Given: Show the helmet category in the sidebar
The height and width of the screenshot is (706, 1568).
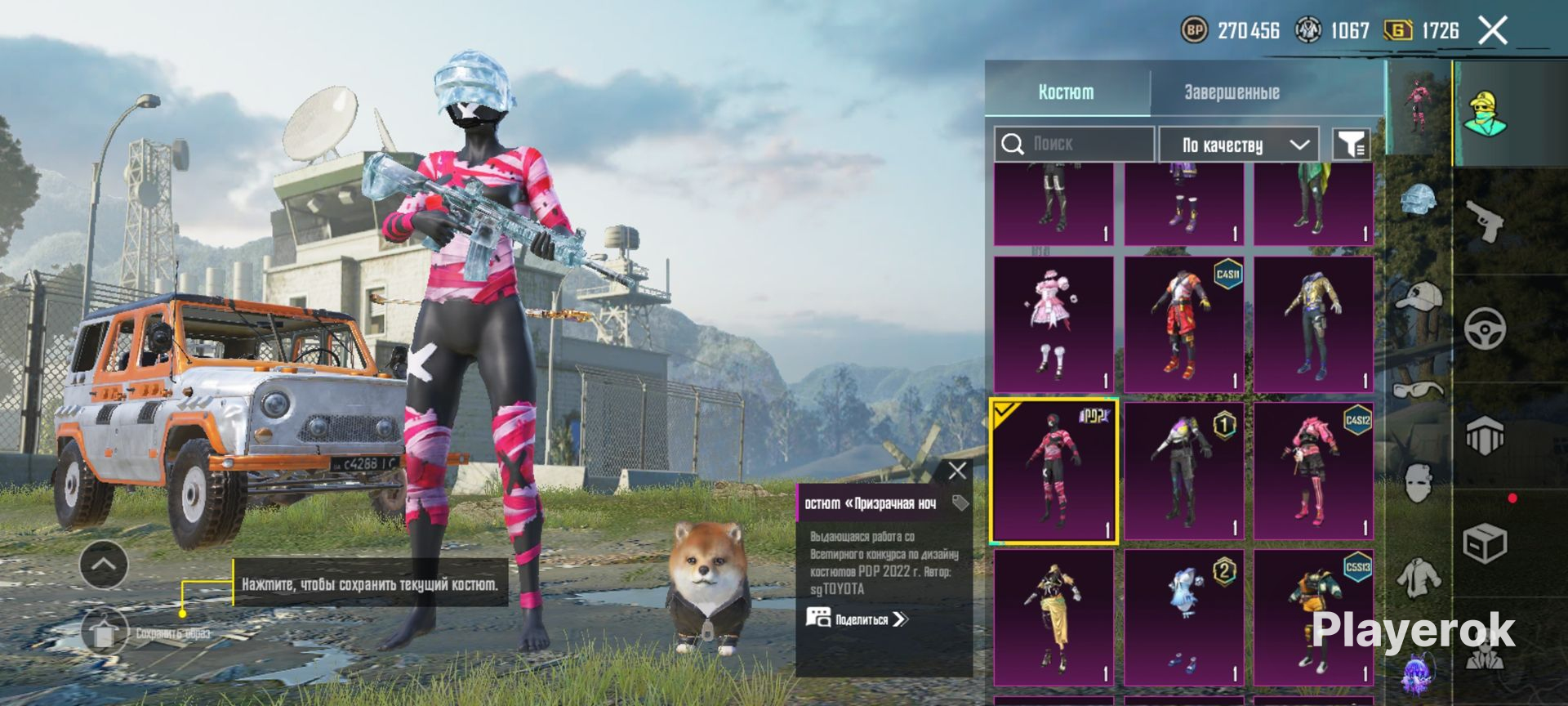Looking at the screenshot, I should 1419,200.
